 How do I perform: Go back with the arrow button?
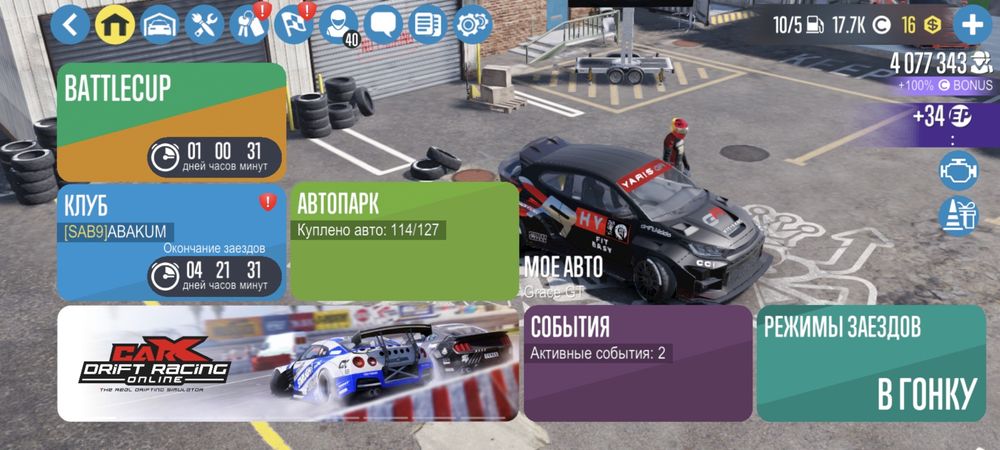70,24
